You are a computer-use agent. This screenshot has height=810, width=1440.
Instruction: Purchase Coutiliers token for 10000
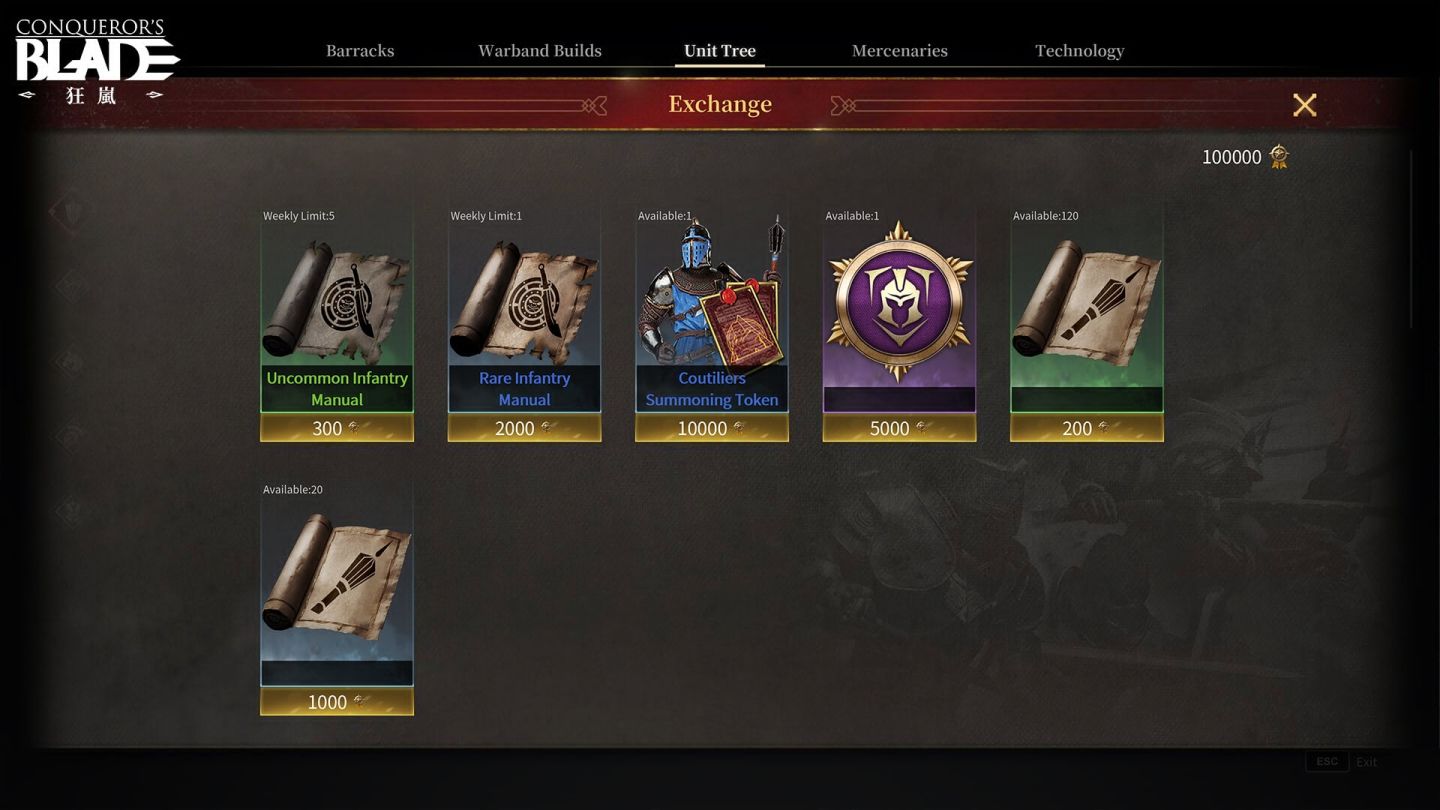[712, 428]
